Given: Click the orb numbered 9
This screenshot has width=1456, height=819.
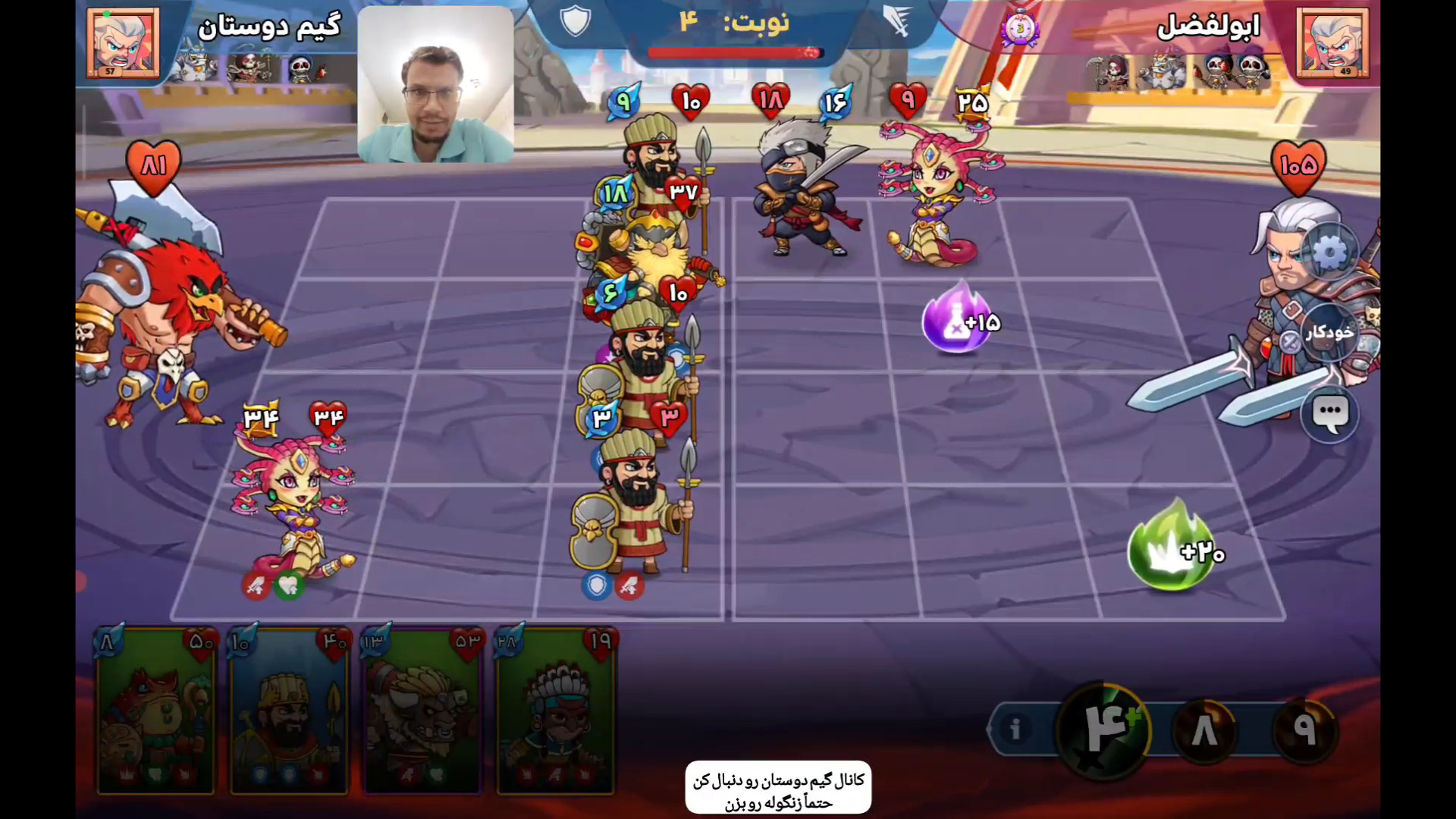Looking at the screenshot, I should click(1304, 729).
